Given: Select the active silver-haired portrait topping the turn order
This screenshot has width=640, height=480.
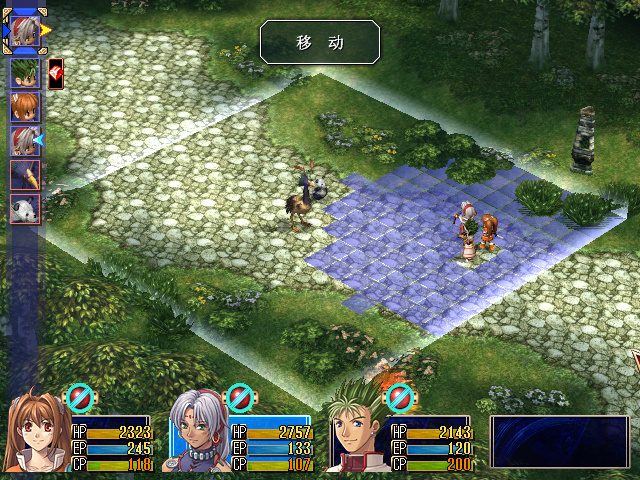Looking at the screenshot, I should (24, 31).
